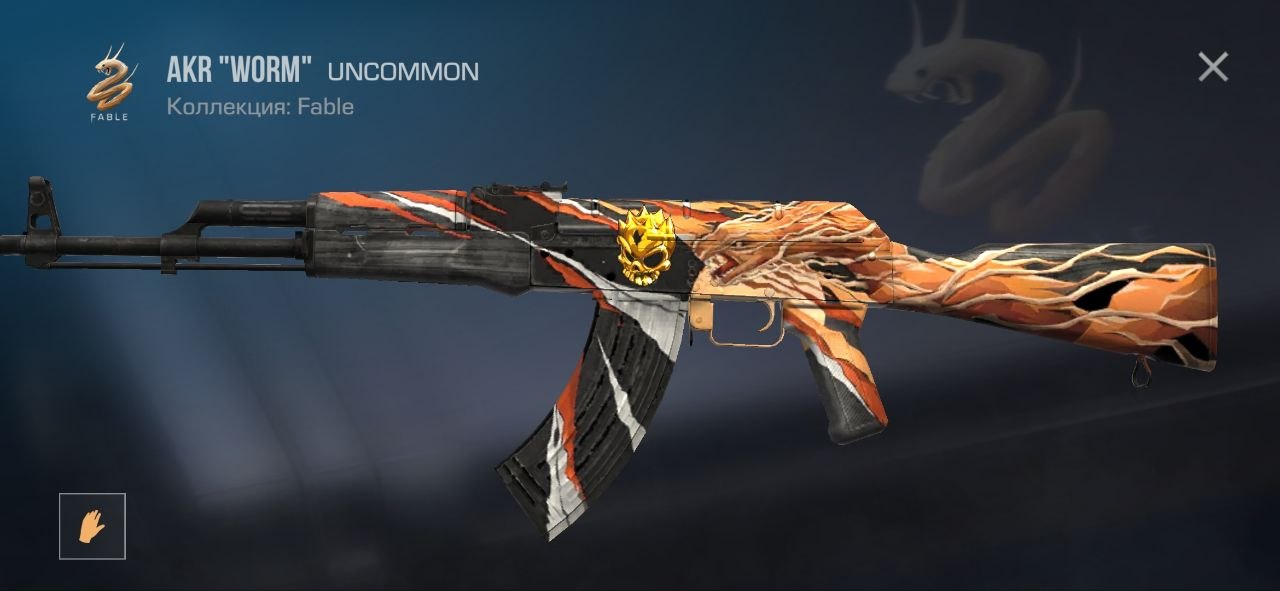Open the Fable collection emblem
1280x591 pixels.
pyautogui.click(x=111, y=83)
